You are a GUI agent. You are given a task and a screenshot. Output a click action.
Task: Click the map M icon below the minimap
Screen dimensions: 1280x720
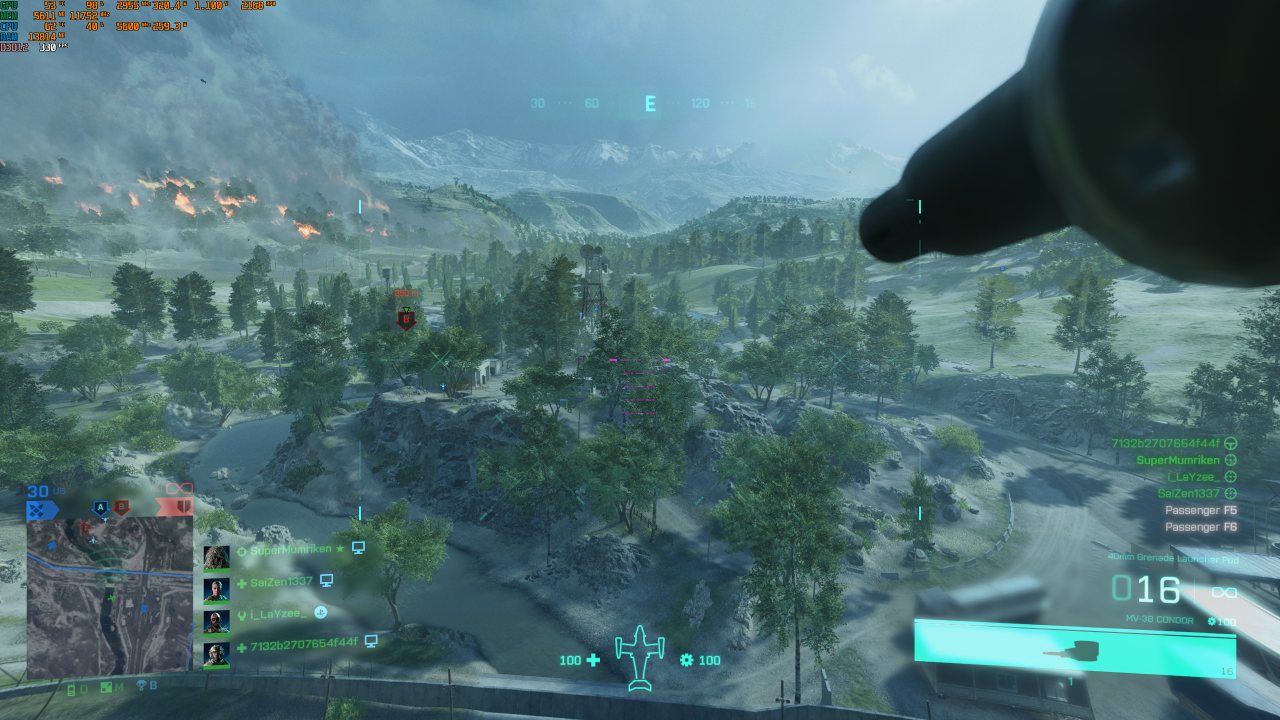[108, 689]
